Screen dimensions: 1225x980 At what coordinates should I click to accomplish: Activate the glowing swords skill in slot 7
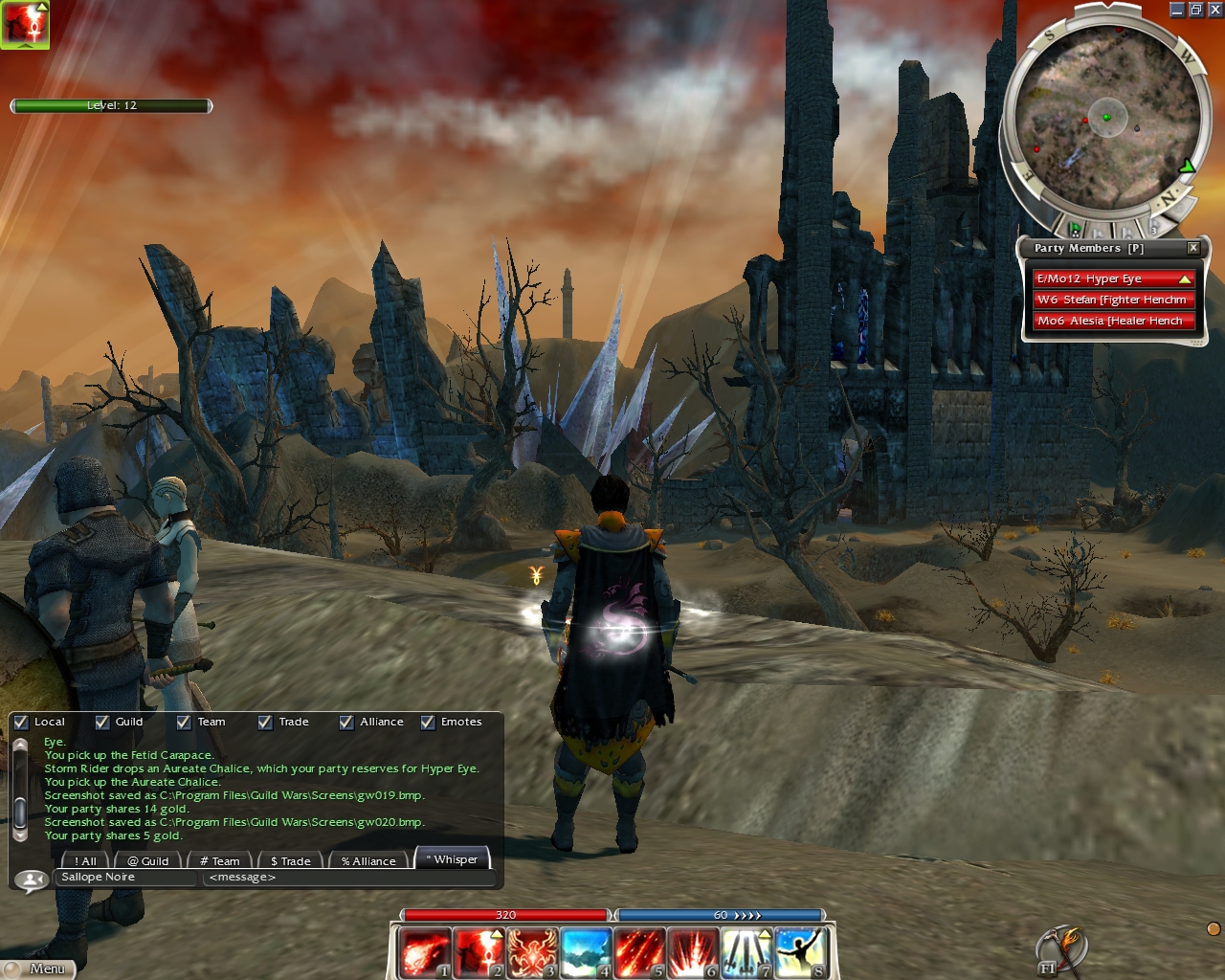tap(746, 953)
